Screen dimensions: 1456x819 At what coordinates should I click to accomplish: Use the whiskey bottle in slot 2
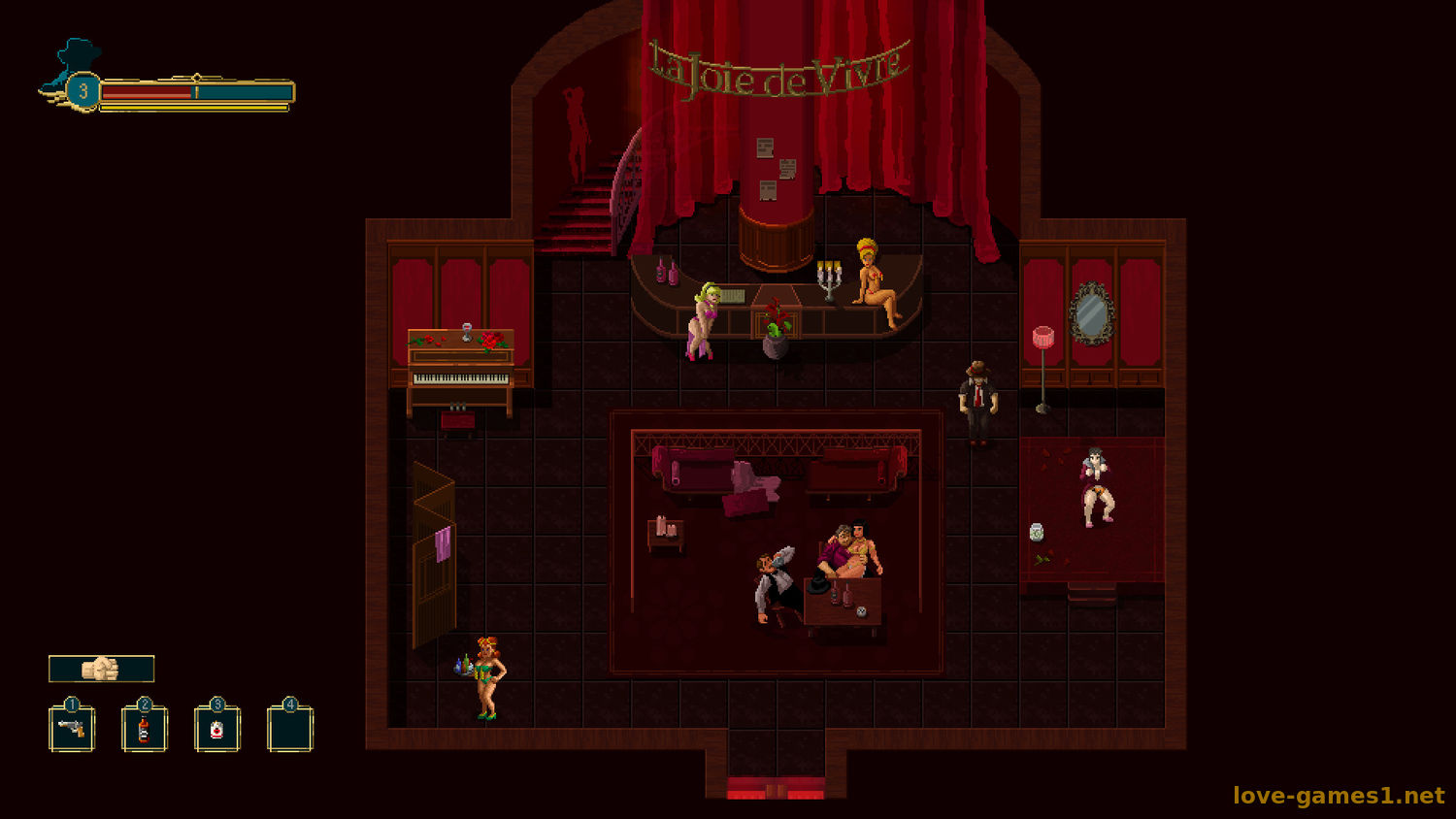pyautogui.click(x=145, y=729)
